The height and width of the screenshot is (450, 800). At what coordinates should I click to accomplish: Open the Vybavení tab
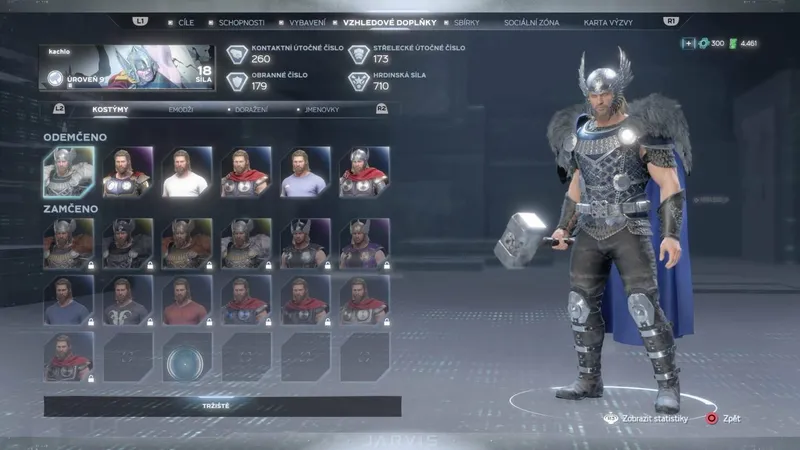coord(305,20)
